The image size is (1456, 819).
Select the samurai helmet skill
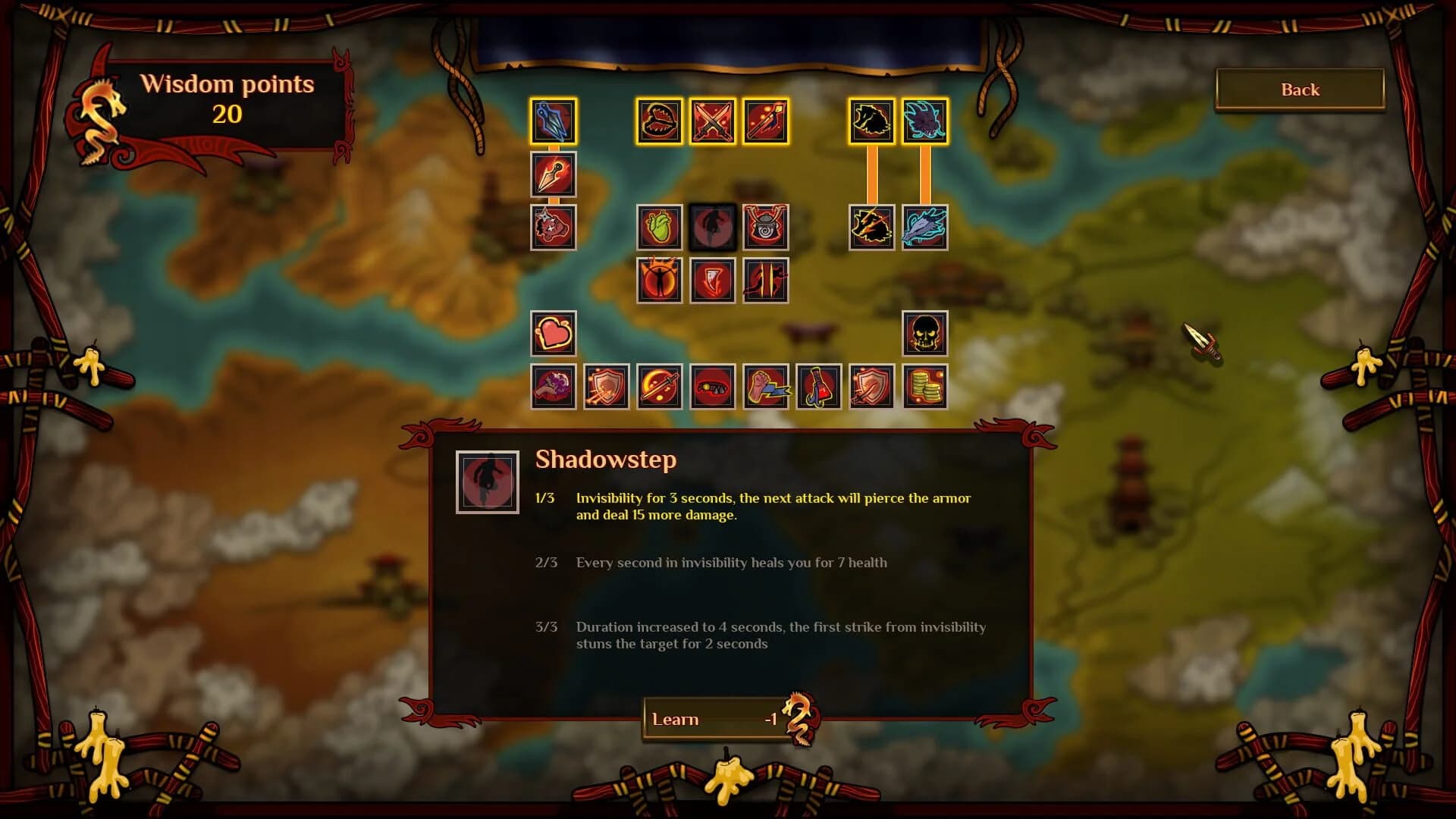(765, 227)
